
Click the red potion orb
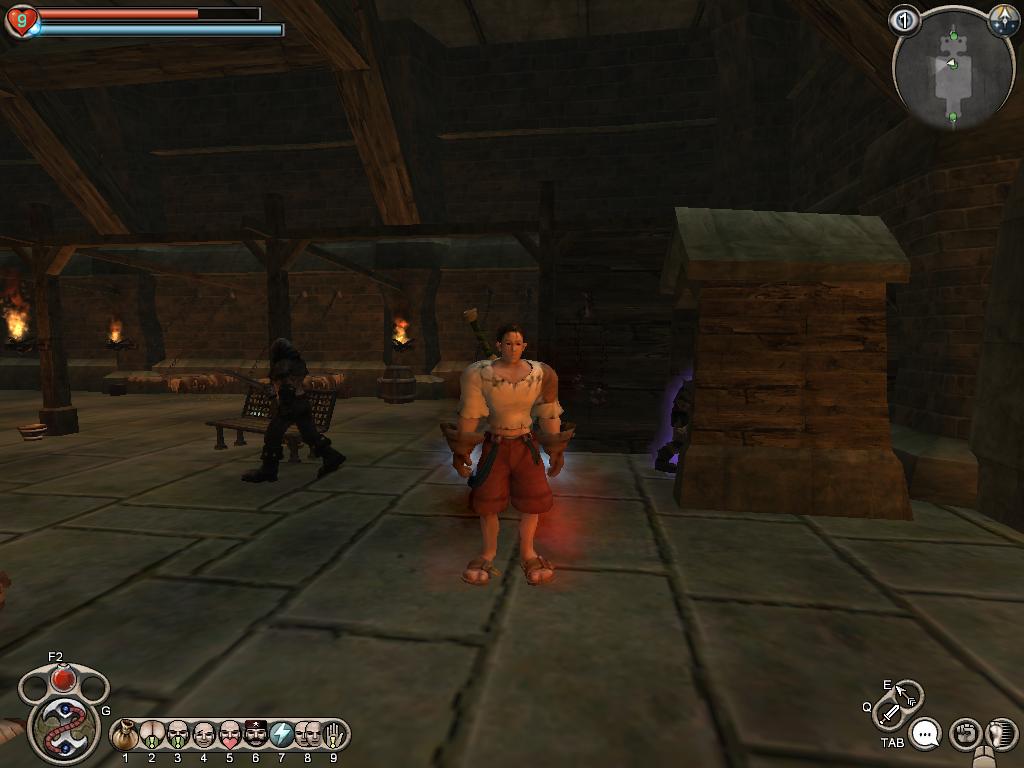click(63, 680)
